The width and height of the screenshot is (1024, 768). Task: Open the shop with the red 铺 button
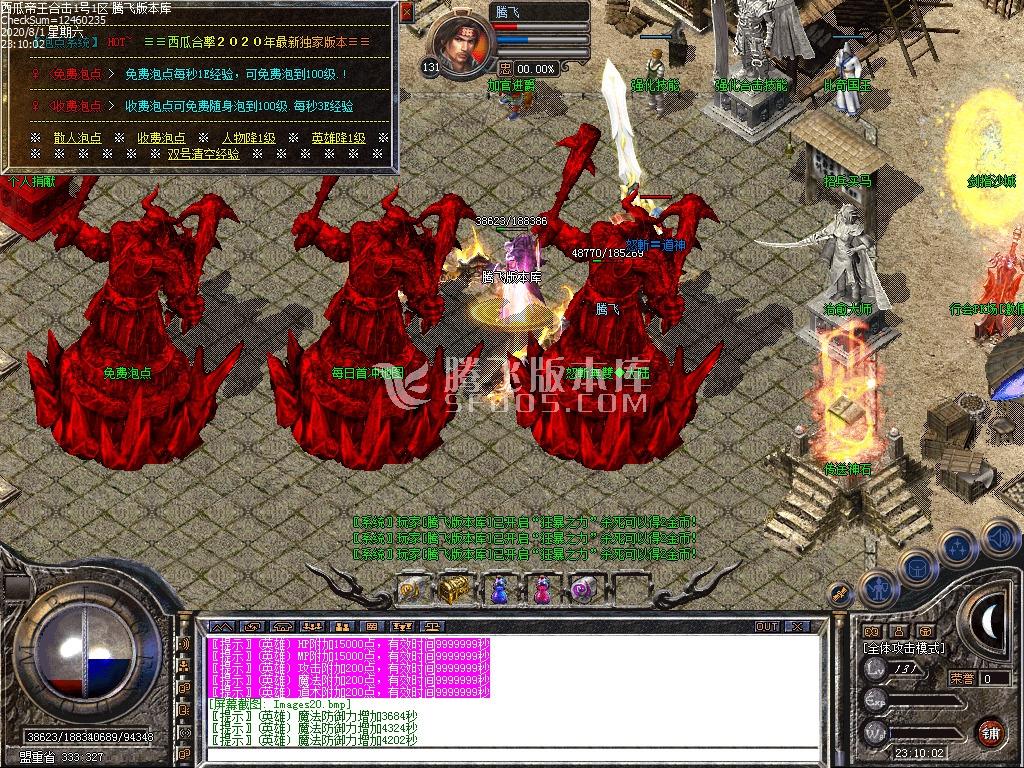tap(990, 731)
